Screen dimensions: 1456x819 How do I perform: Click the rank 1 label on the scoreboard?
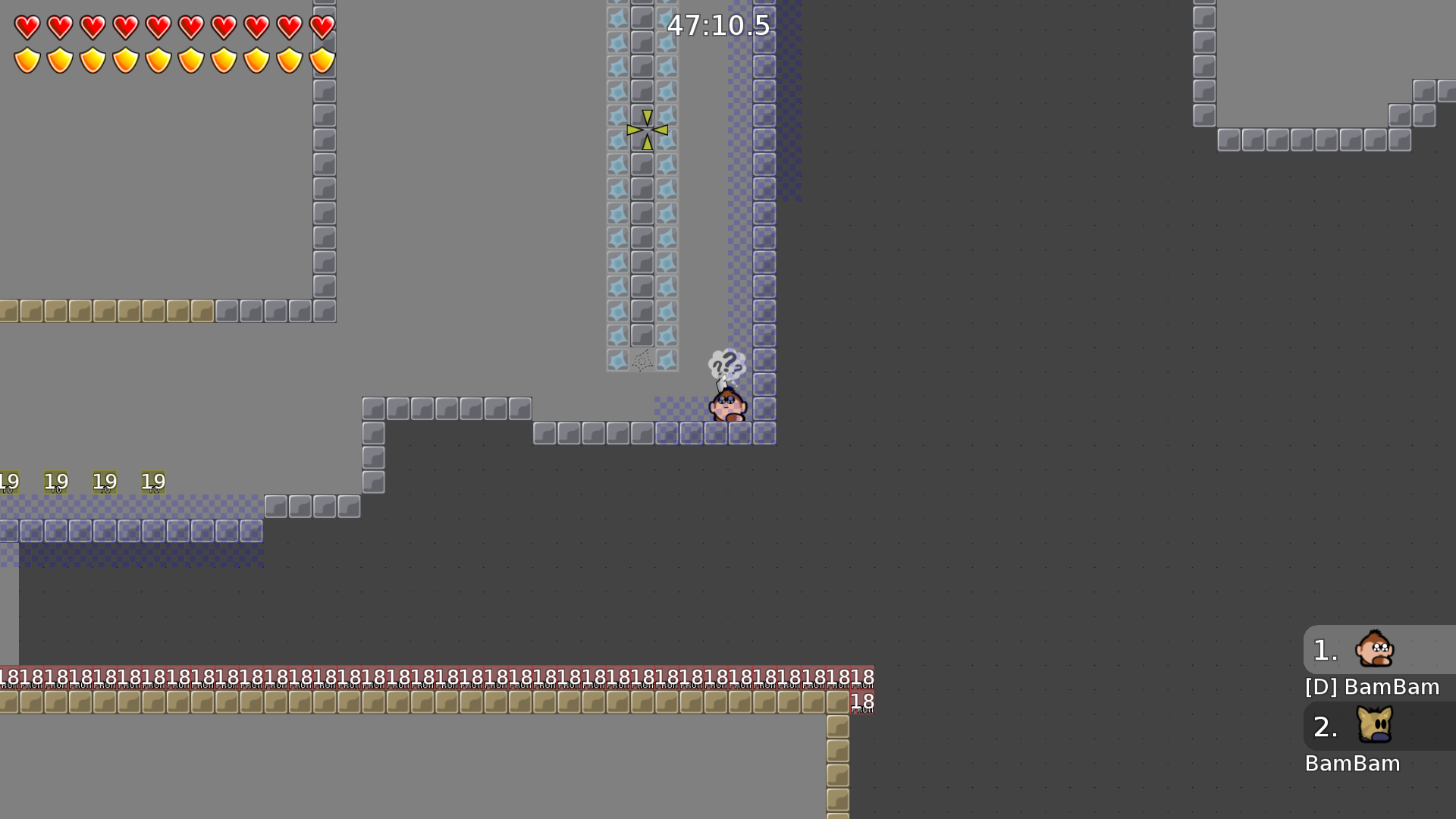click(1324, 650)
